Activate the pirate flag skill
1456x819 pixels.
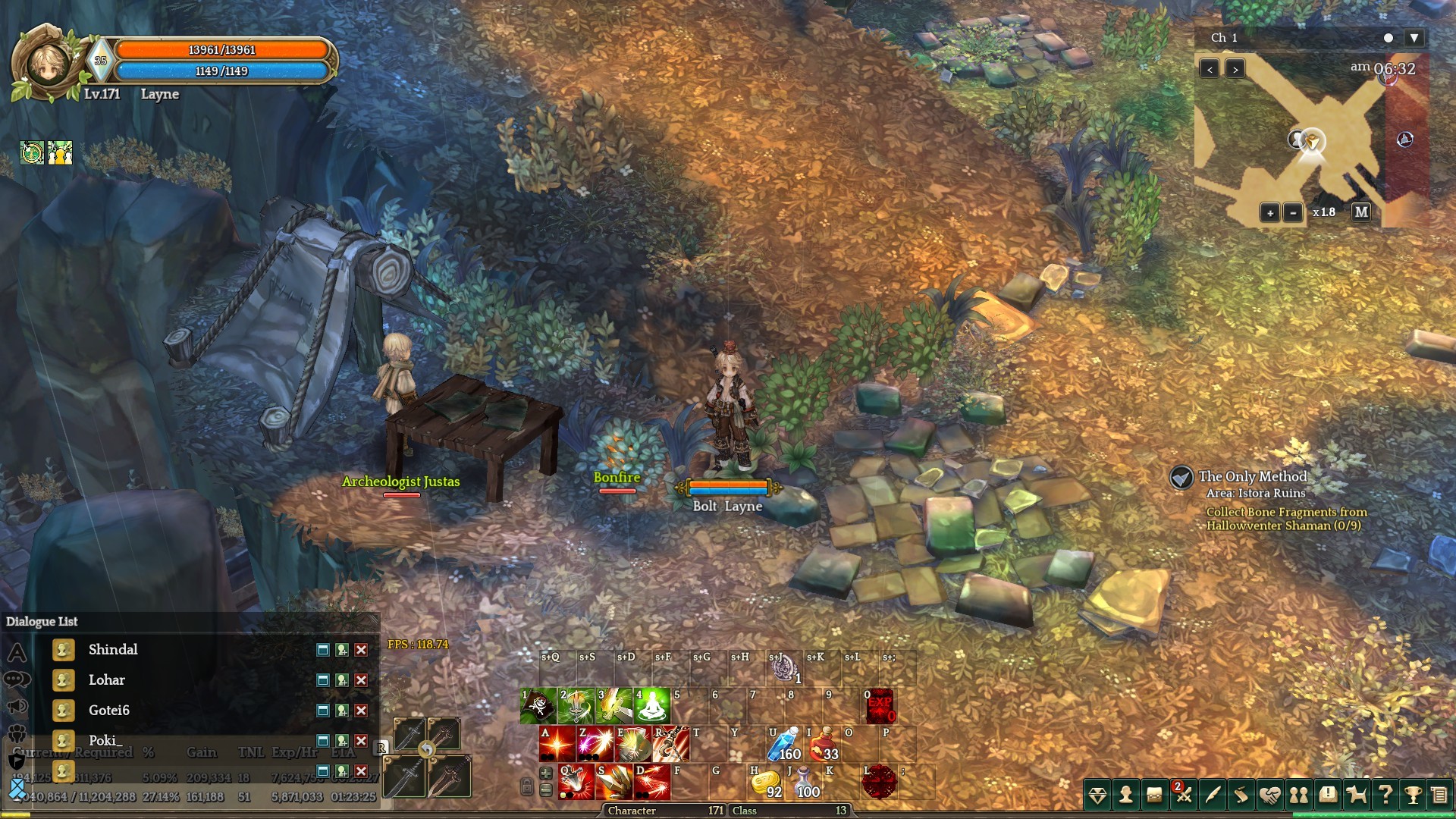click(538, 706)
